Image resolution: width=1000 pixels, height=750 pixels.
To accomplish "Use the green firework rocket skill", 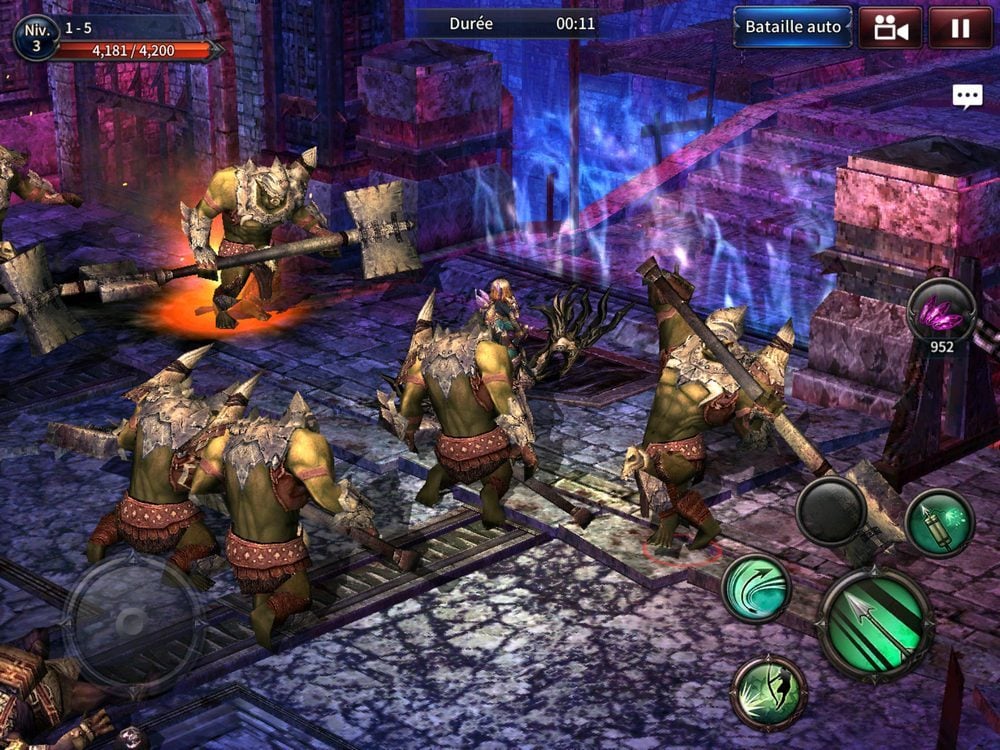I will pyautogui.click(x=939, y=523).
